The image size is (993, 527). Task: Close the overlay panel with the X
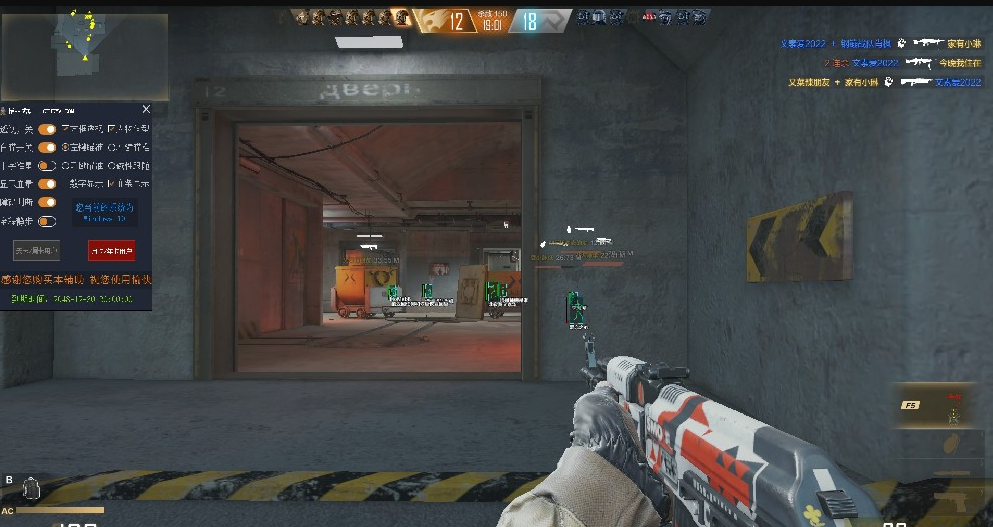(x=146, y=109)
